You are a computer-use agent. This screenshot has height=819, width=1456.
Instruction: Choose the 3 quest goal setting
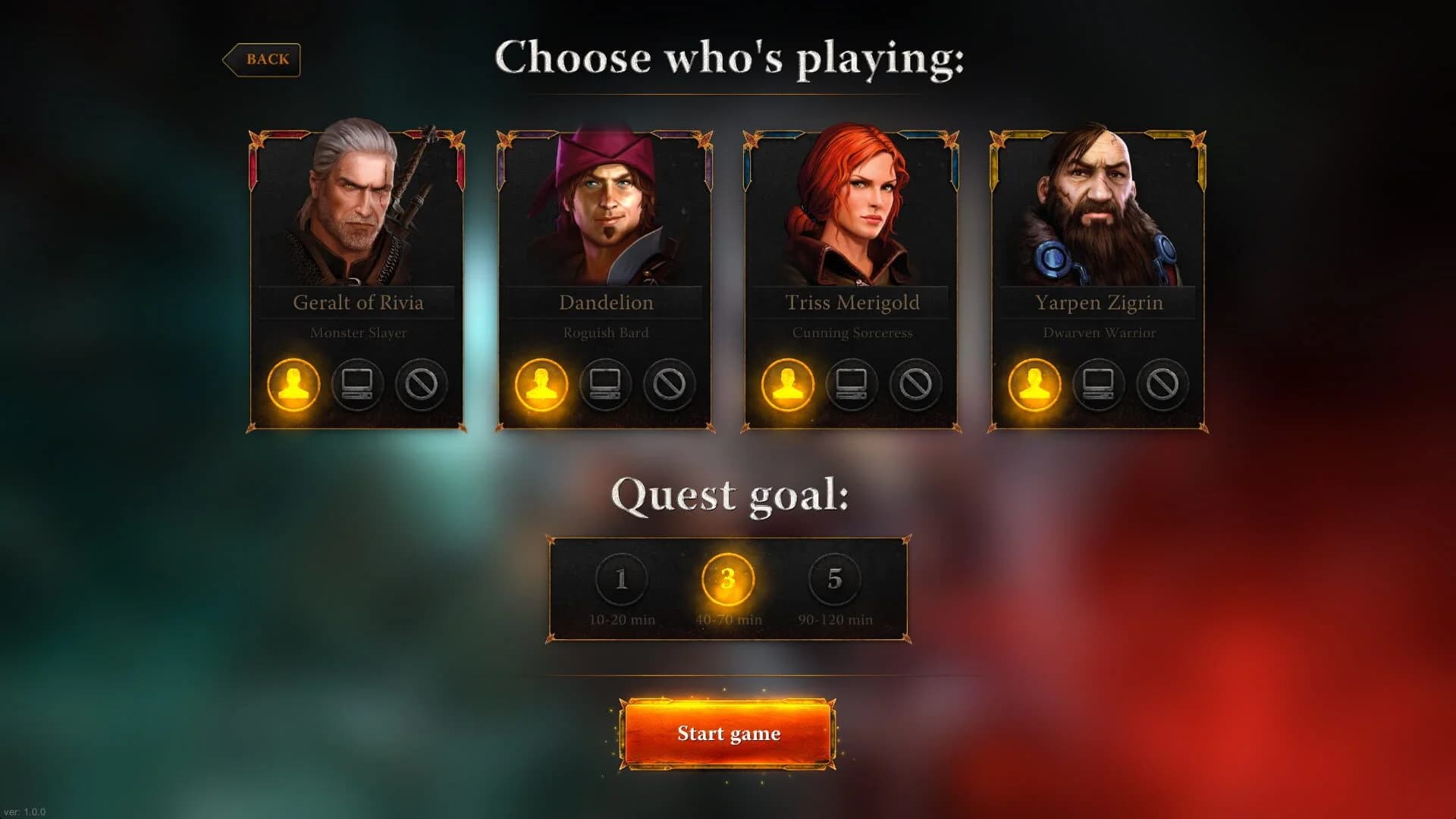coord(726,579)
